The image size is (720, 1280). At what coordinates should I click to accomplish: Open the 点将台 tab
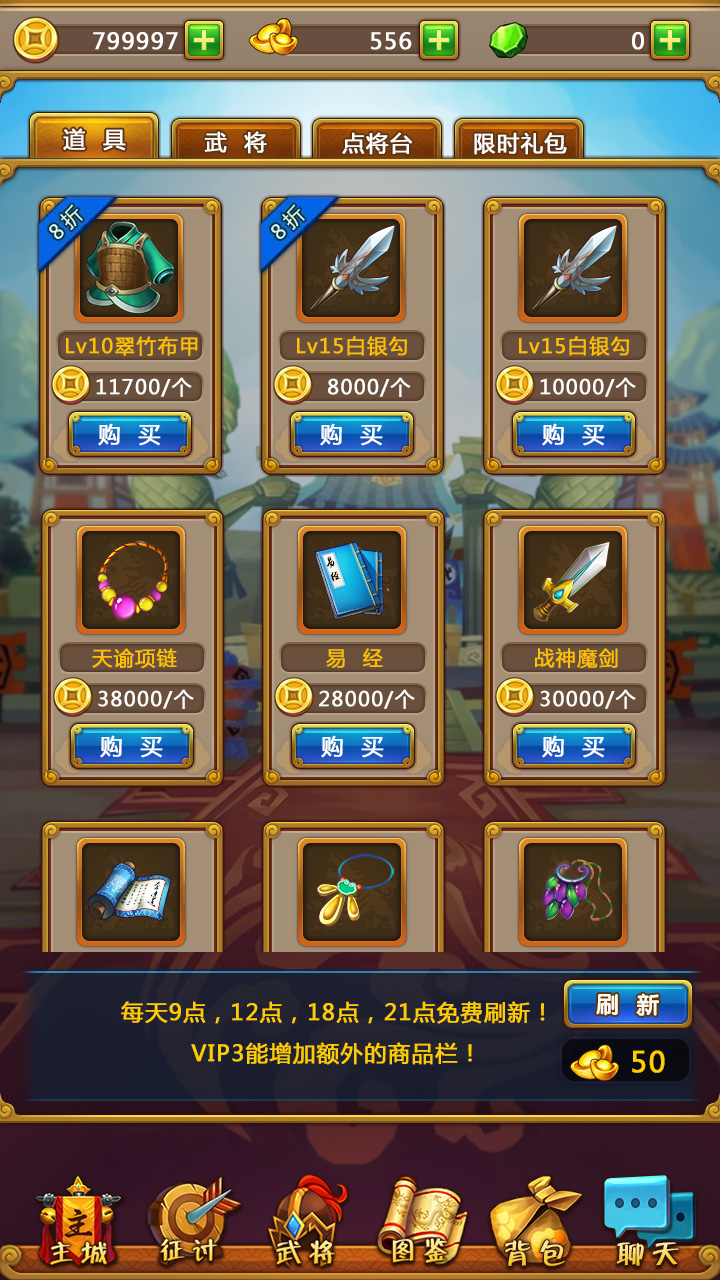(x=377, y=142)
